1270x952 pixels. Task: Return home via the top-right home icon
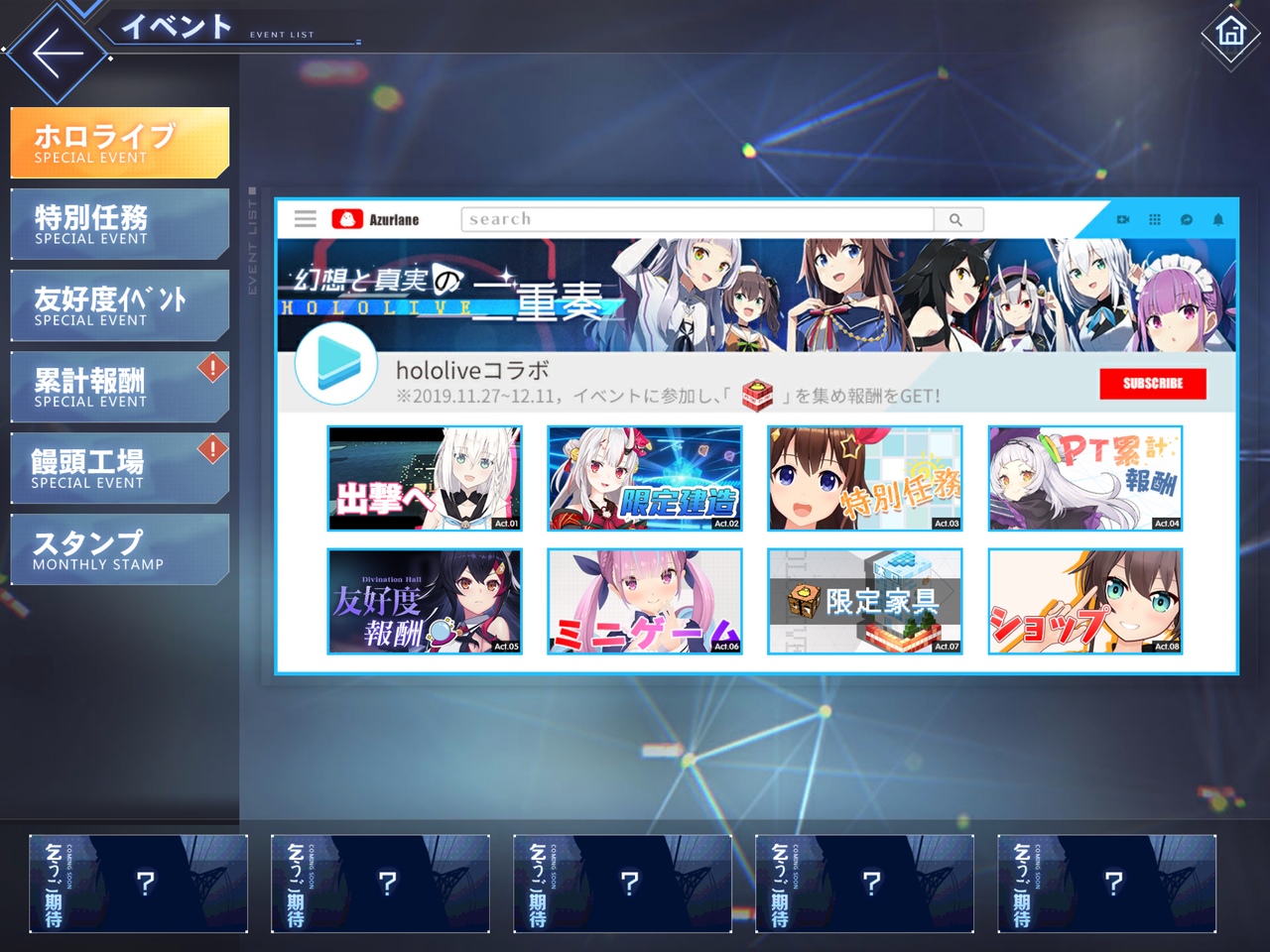tap(1230, 33)
